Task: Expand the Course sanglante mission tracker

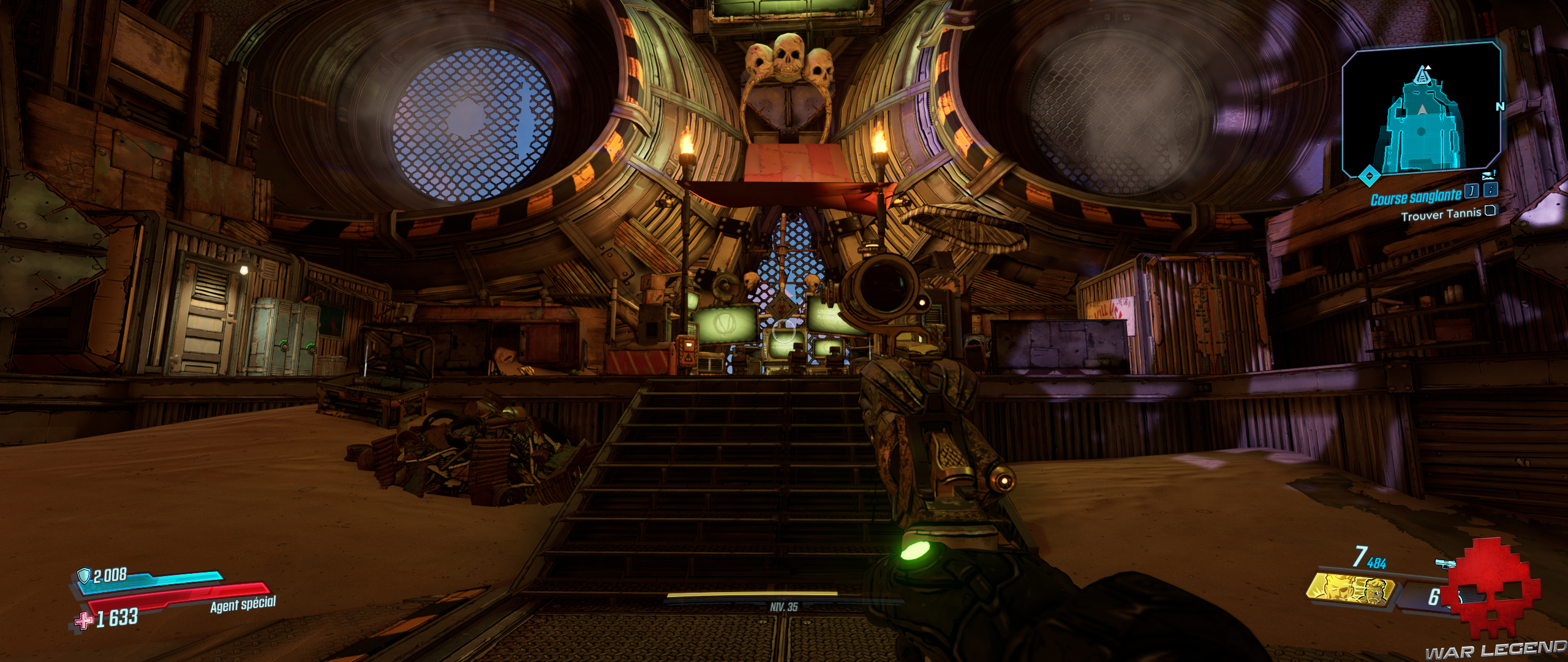Action: (1417, 197)
